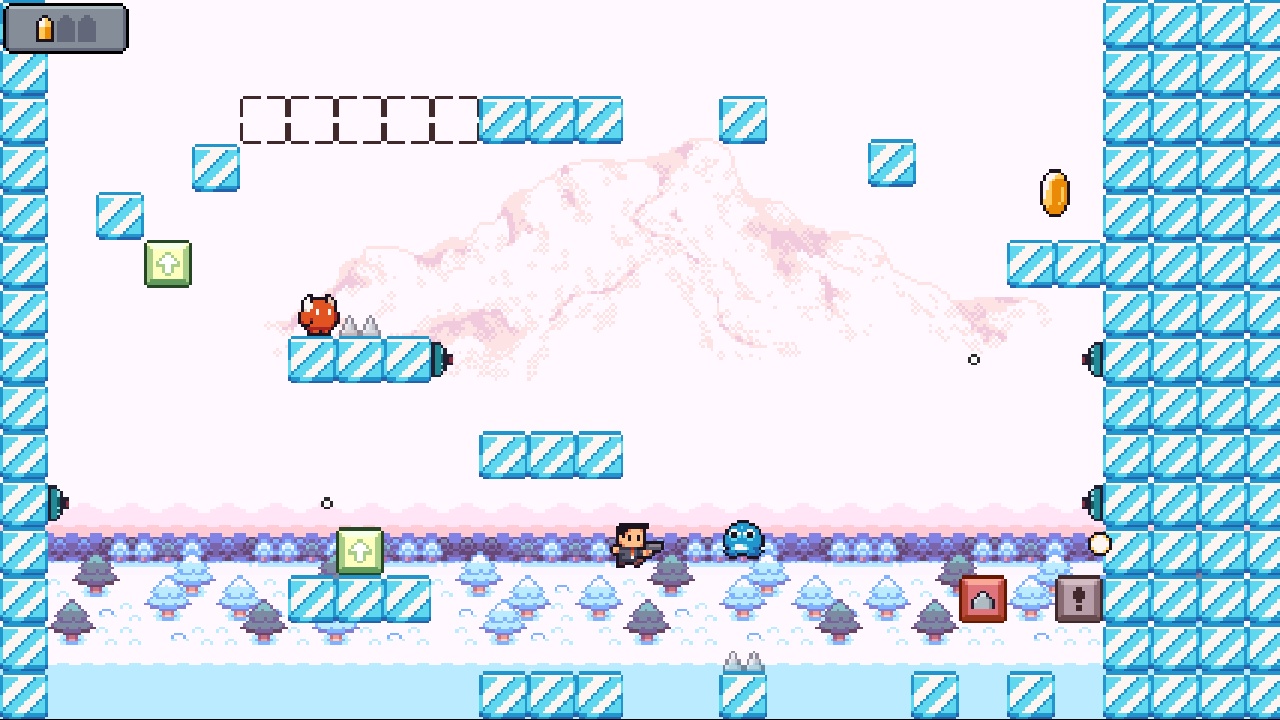The height and width of the screenshot is (720, 1280).
Task: Collect the golden pill-shaped coin on the right
Action: [1053, 192]
